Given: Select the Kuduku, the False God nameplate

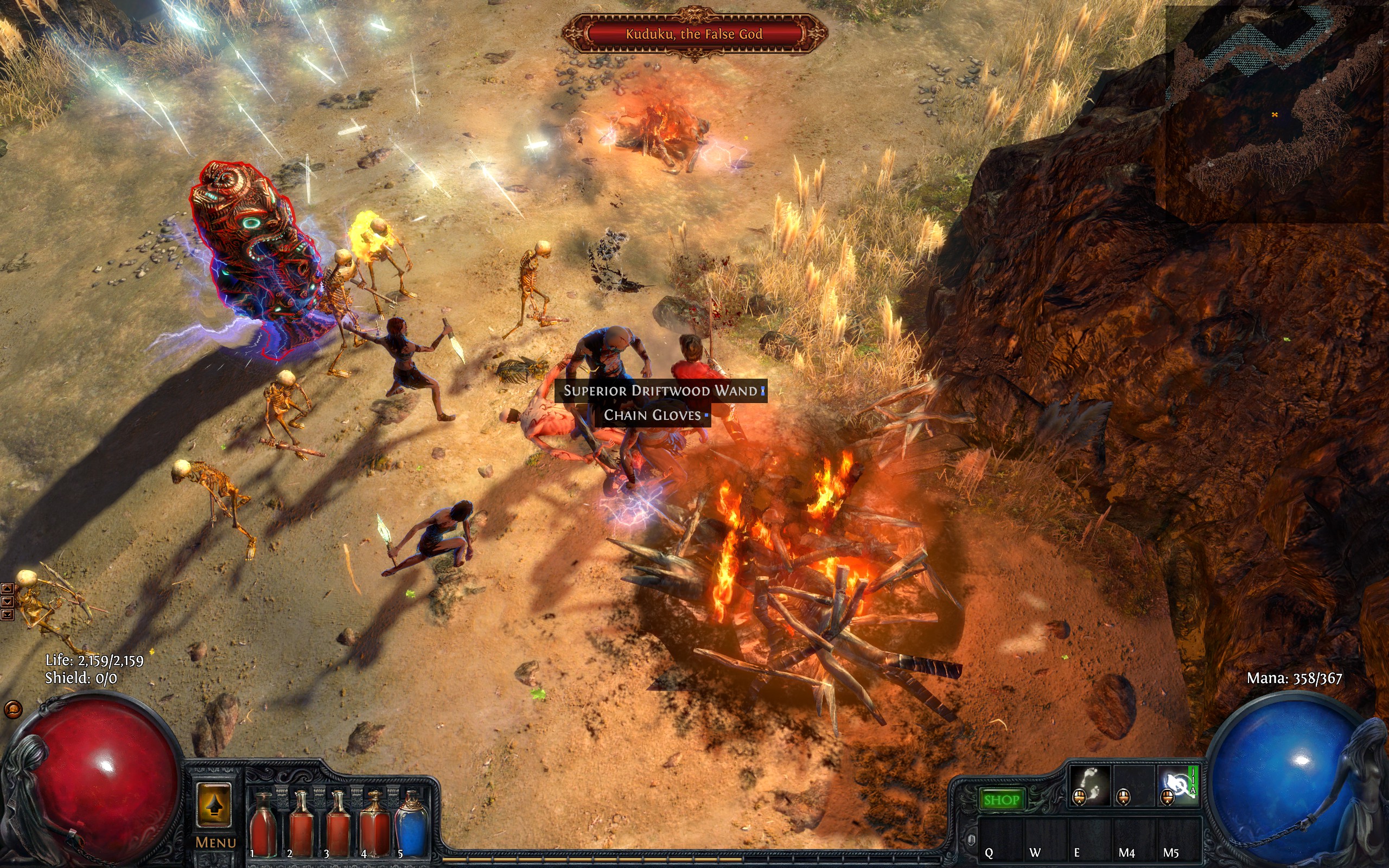Looking at the screenshot, I should click(x=694, y=34).
